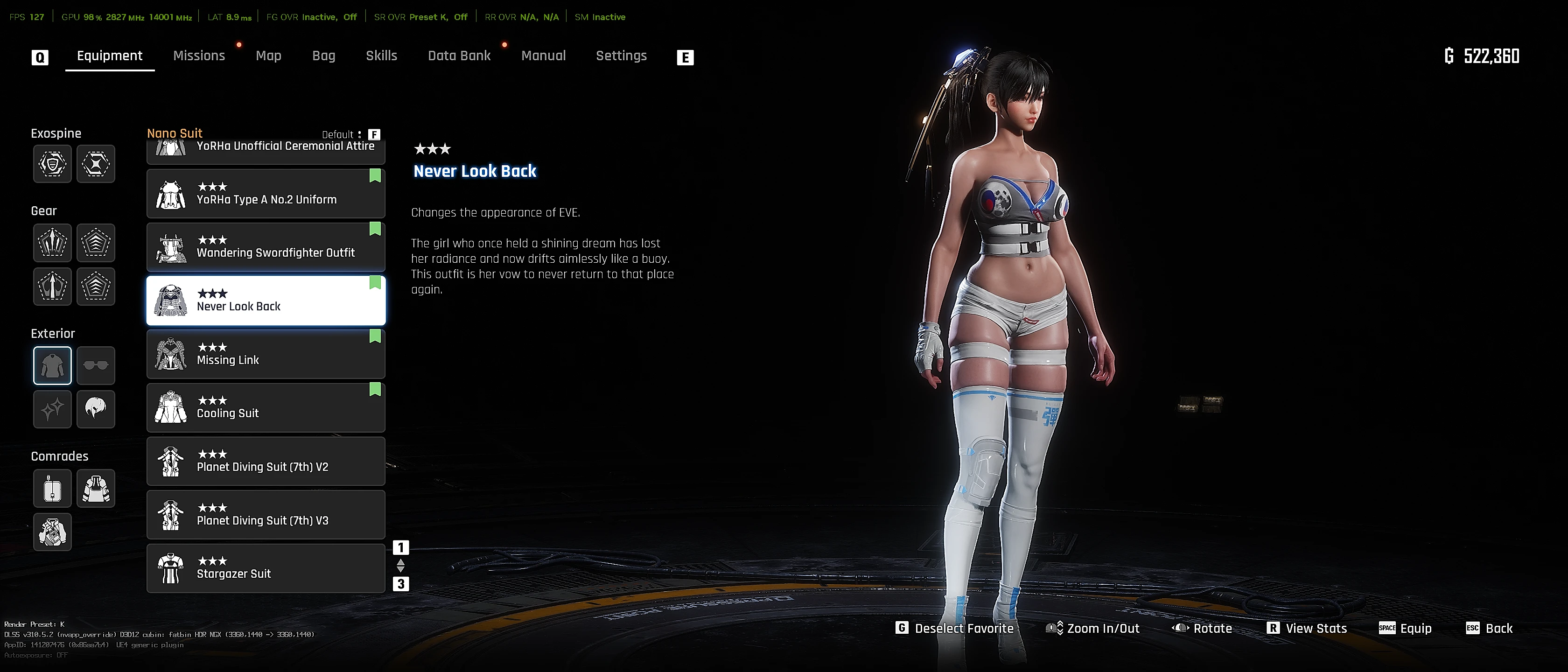Open the second Exospine slot
Screen dimensions: 1568x672
pyautogui.click(x=96, y=164)
